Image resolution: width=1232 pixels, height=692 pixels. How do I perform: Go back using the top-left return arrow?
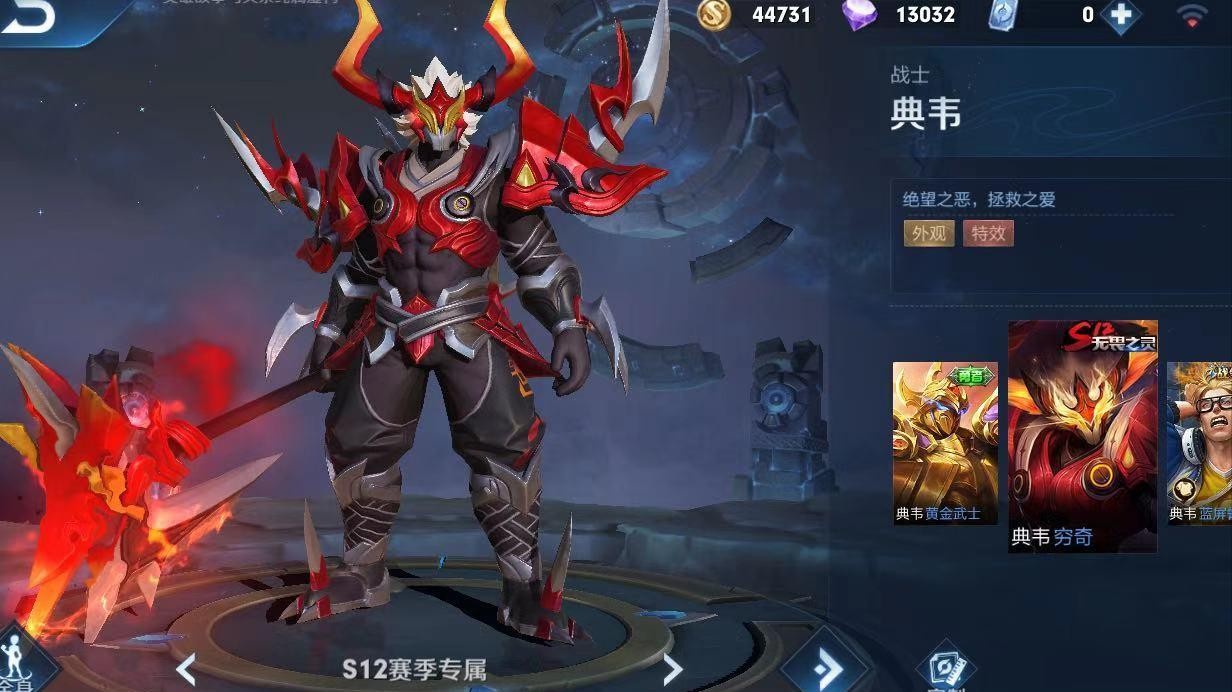(28, 17)
